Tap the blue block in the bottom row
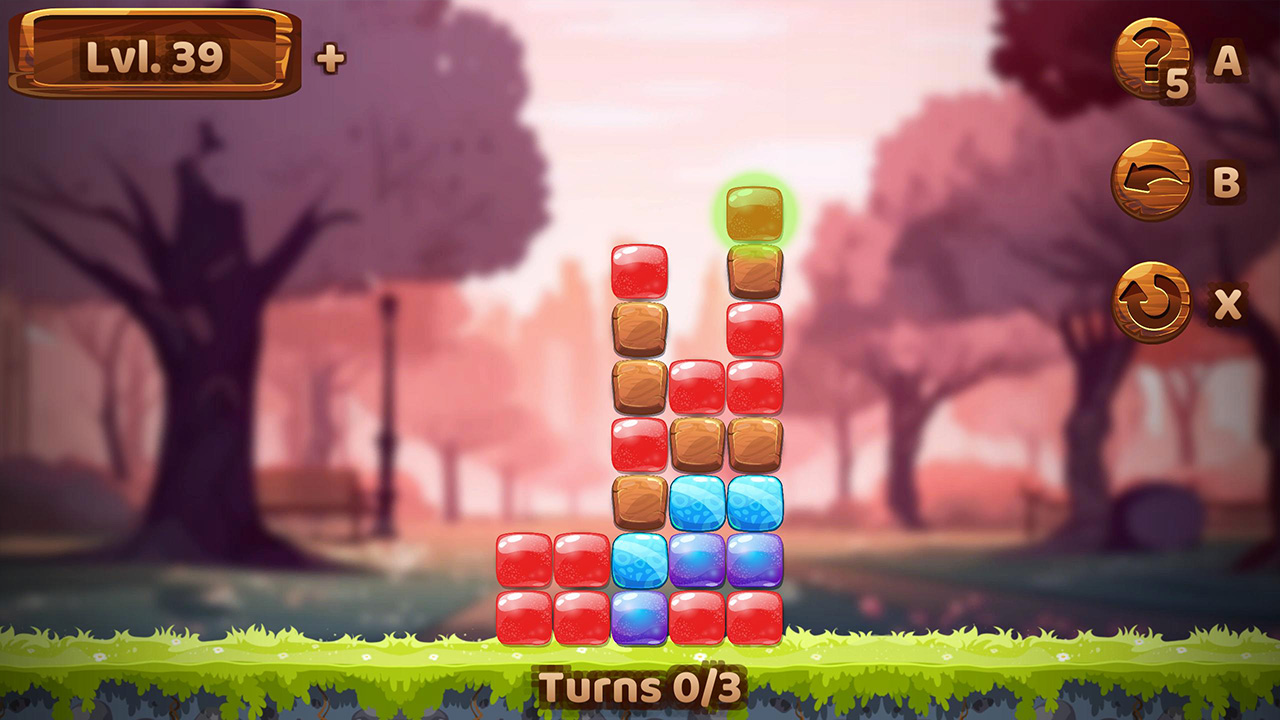The image size is (1280, 720). [x=638, y=618]
